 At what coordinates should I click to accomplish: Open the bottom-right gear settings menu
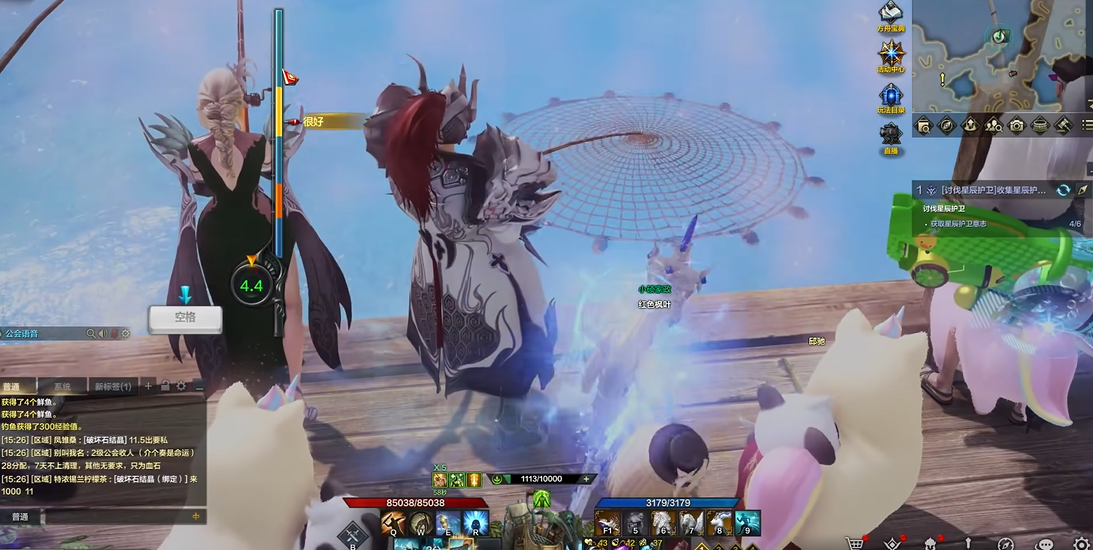pos(1080,543)
